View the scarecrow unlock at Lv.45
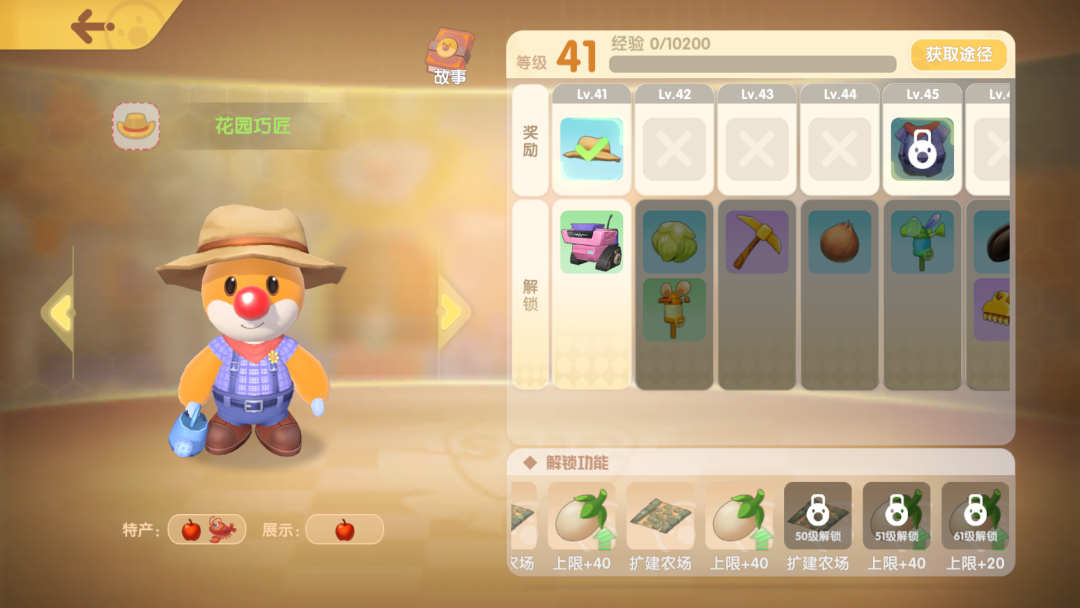This screenshot has height=608, width=1080. coord(922,241)
